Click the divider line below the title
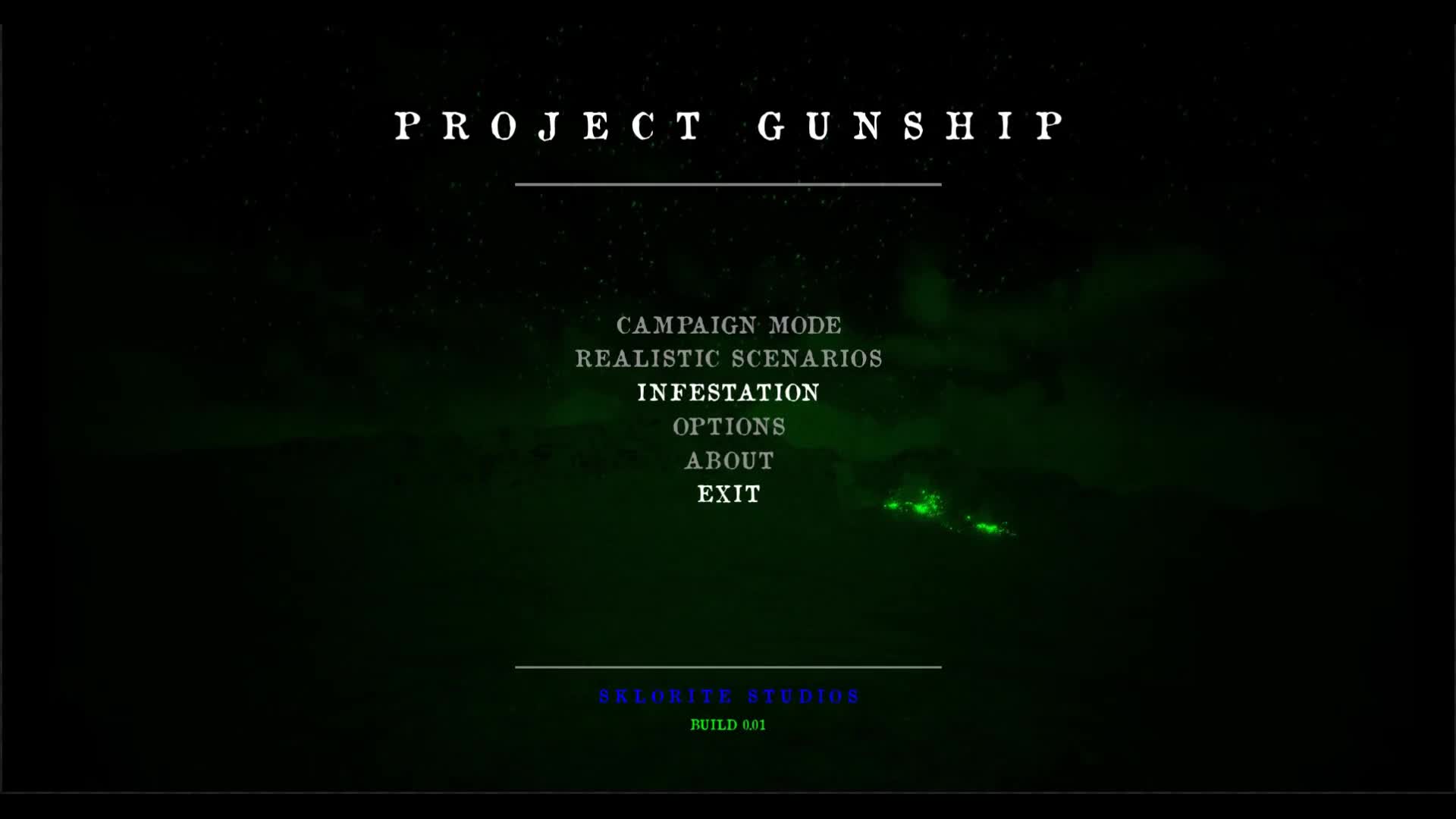The image size is (1456, 819). click(x=728, y=182)
